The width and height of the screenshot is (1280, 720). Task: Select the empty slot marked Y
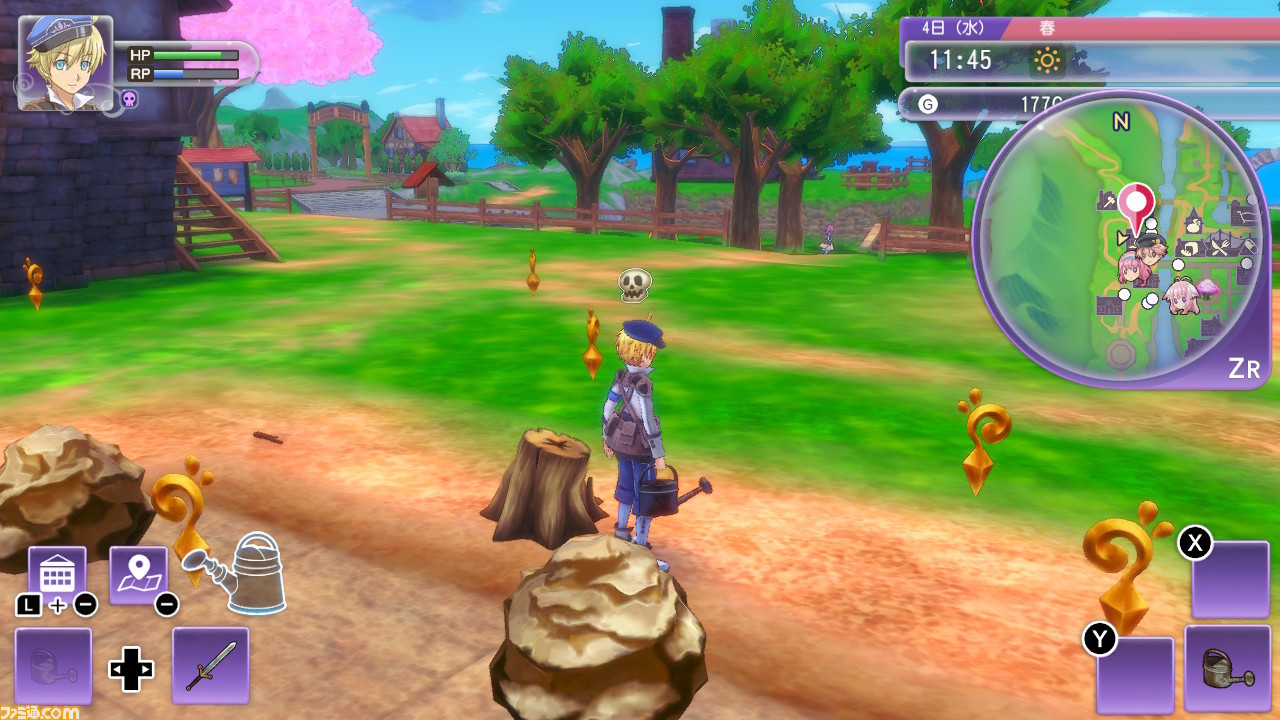1135,675
